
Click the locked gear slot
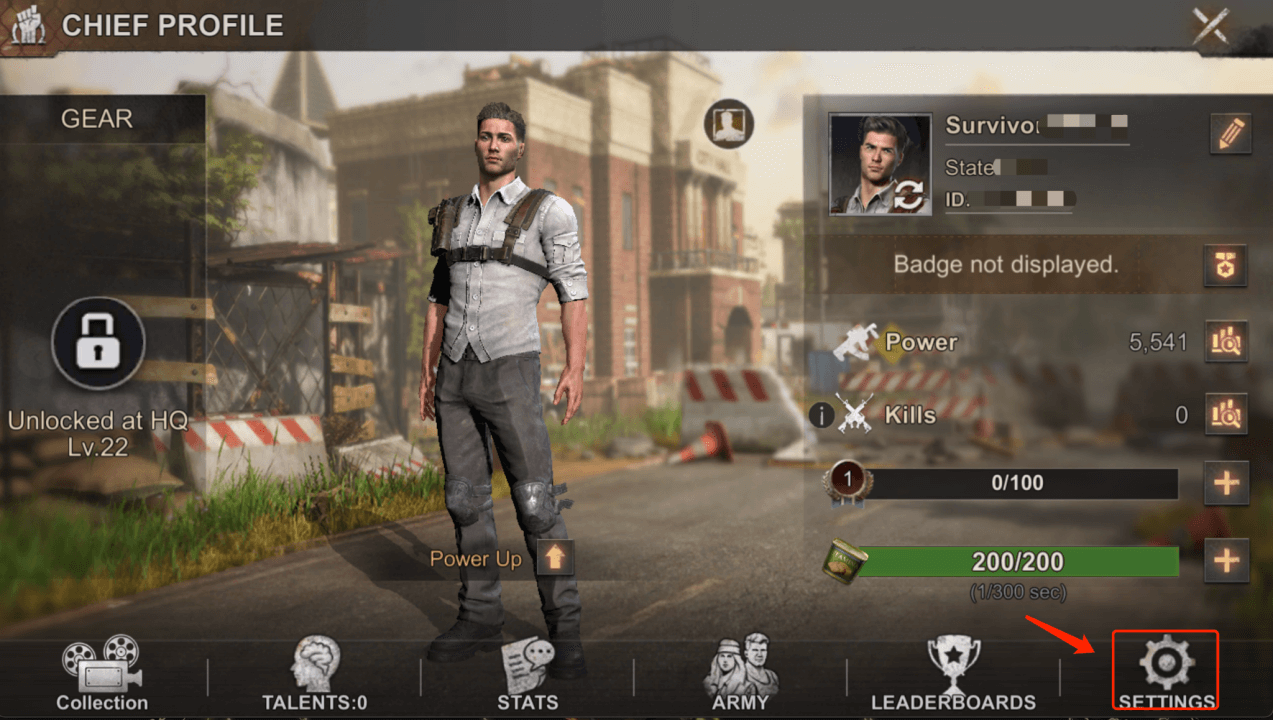(x=98, y=343)
